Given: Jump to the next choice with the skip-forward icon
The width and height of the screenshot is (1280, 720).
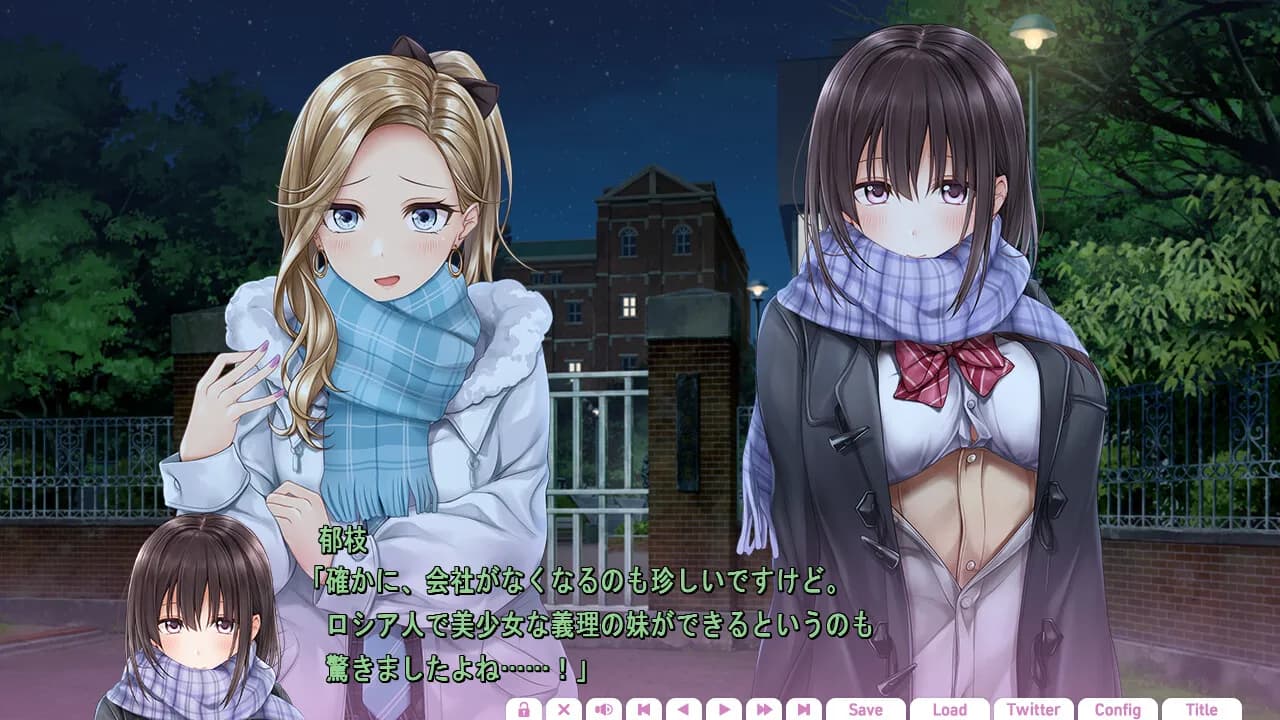Looking at the screenshot, I should point(805,710).
